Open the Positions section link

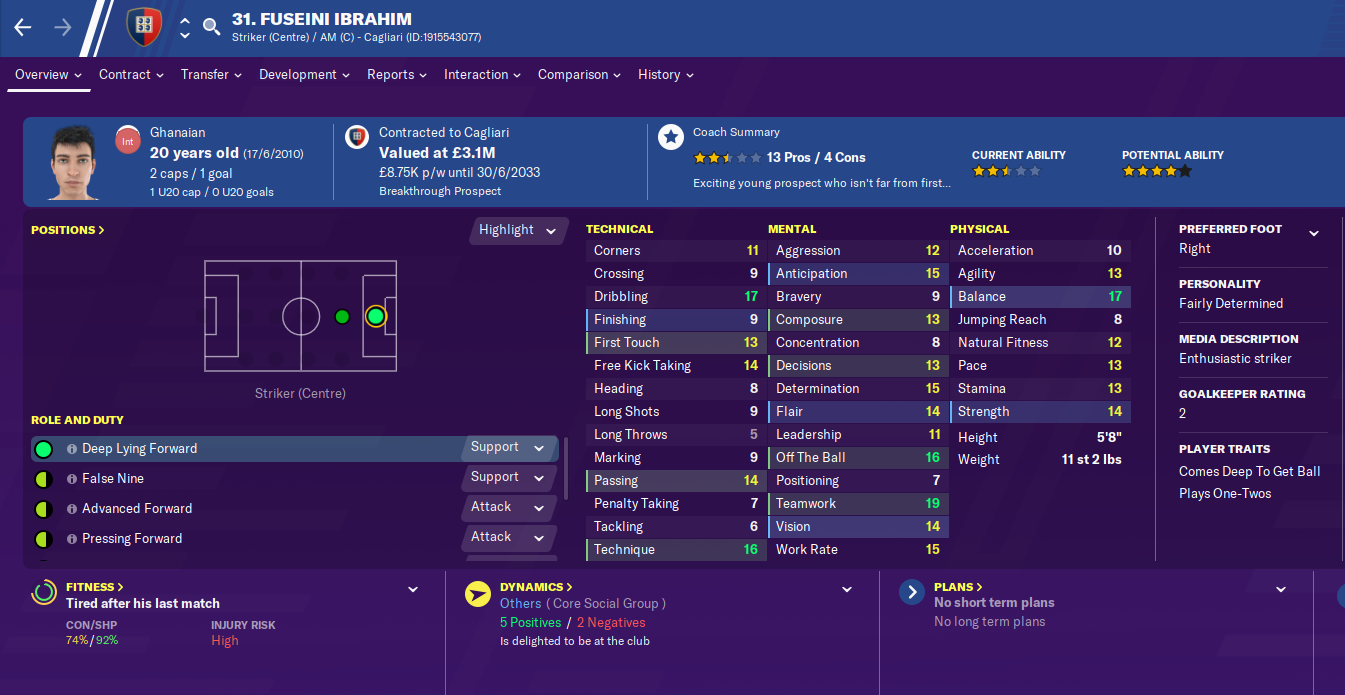[x=68, y=230]
